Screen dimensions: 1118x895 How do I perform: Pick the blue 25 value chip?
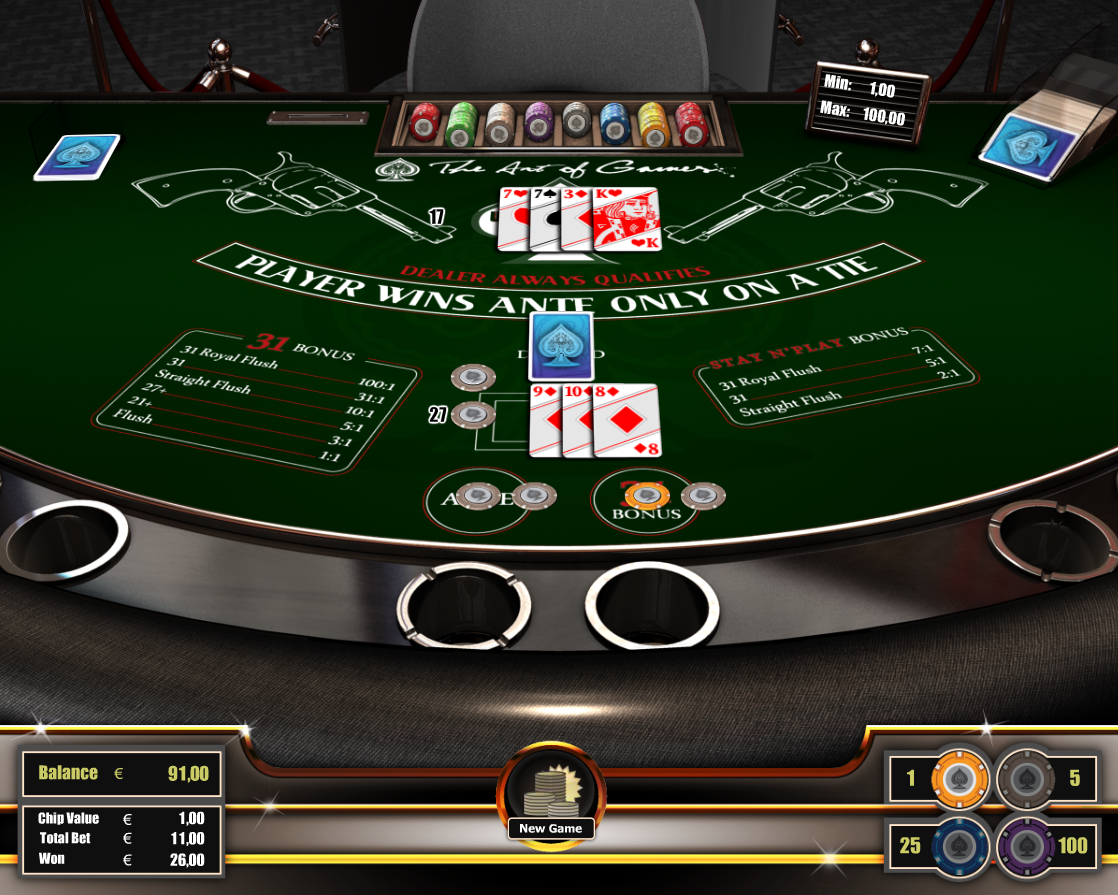pos(959,845)
